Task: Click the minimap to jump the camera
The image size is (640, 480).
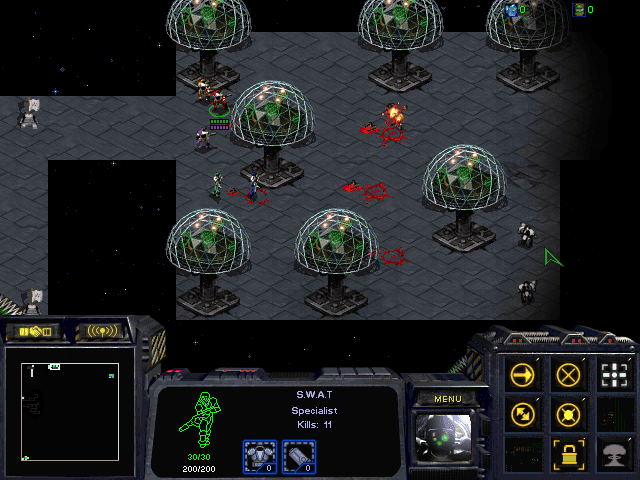Action: [70, 411]
